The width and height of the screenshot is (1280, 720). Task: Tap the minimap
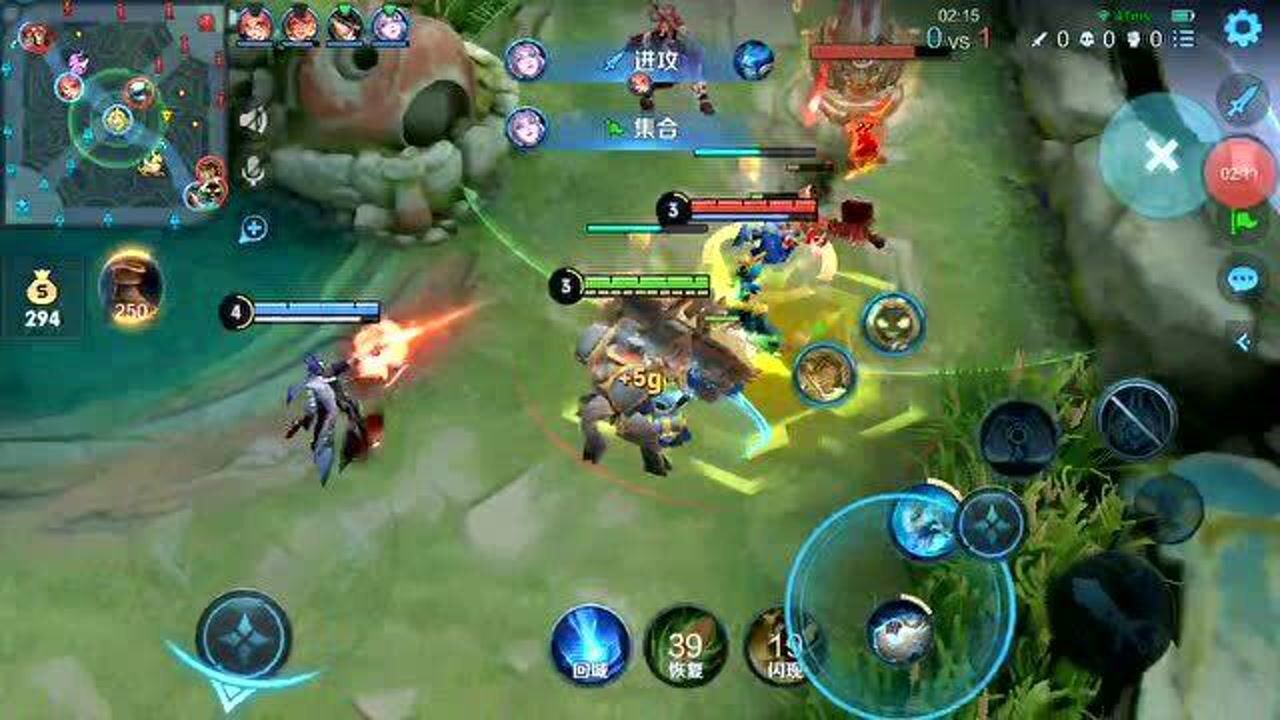click(115, 113)
